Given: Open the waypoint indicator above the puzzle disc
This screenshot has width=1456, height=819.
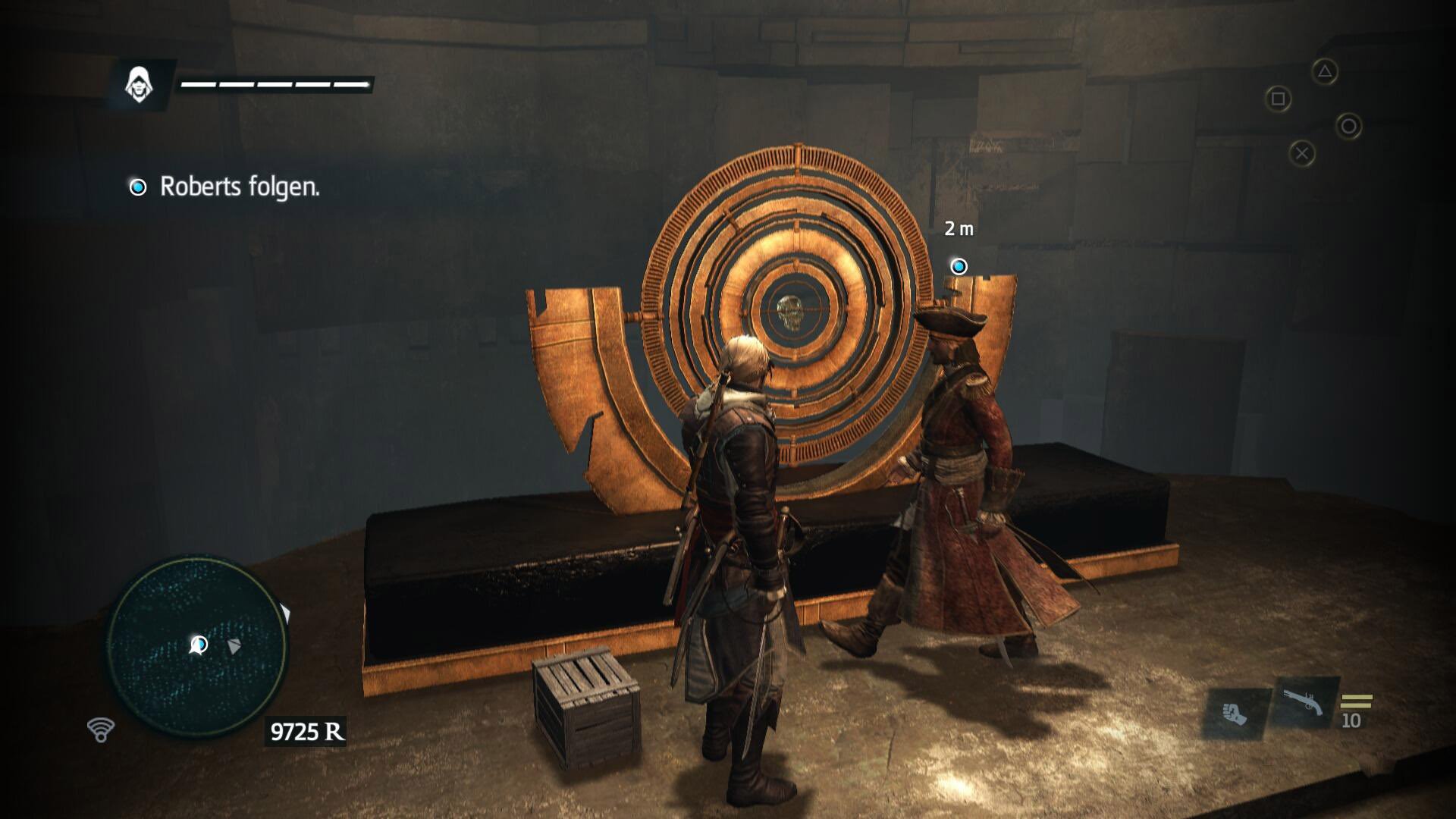Looking at the screenshot, I should (x=959, y=266).
